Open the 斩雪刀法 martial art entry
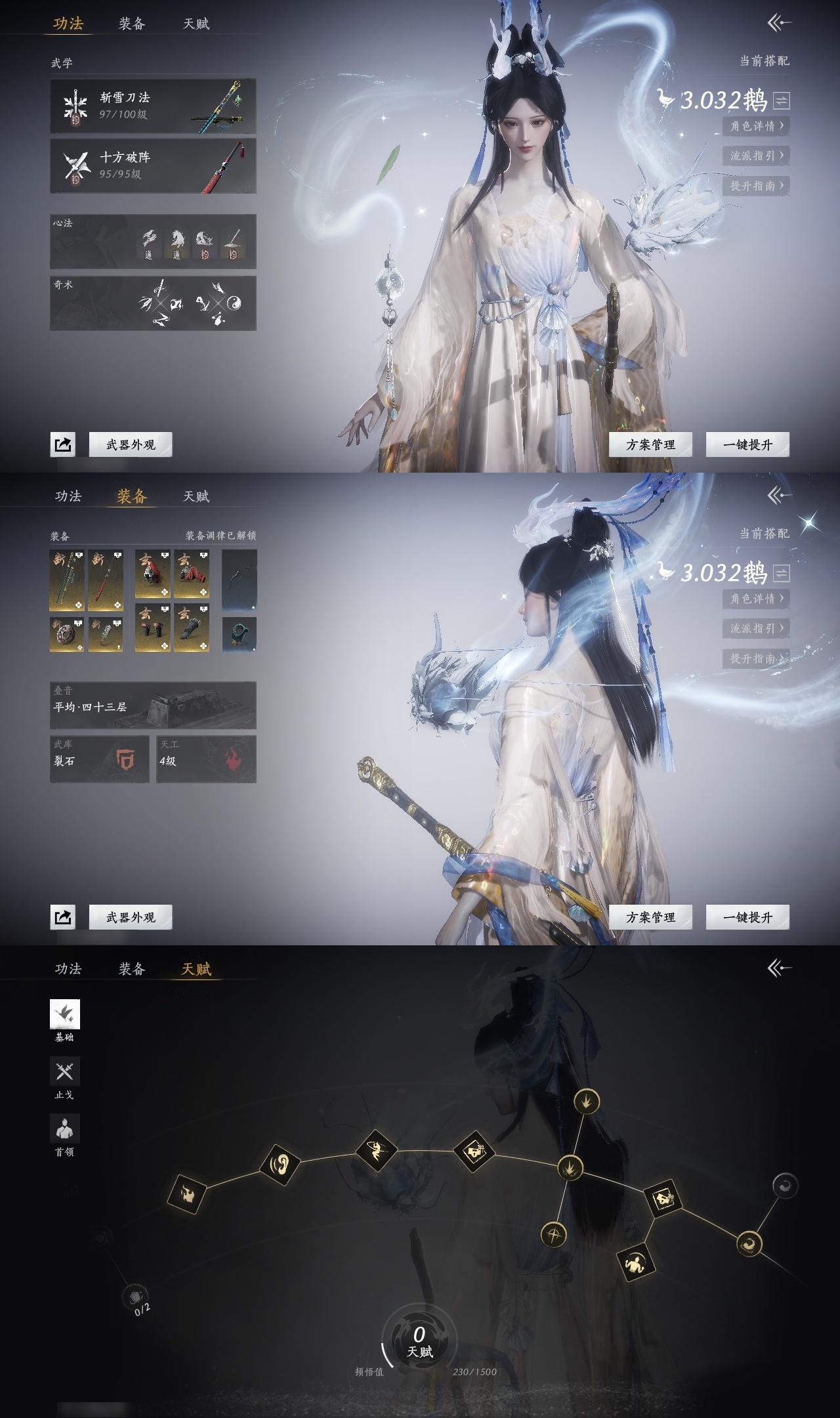Image resolution: width=840 pixels, height=1418 pixels. coord(153,106)
